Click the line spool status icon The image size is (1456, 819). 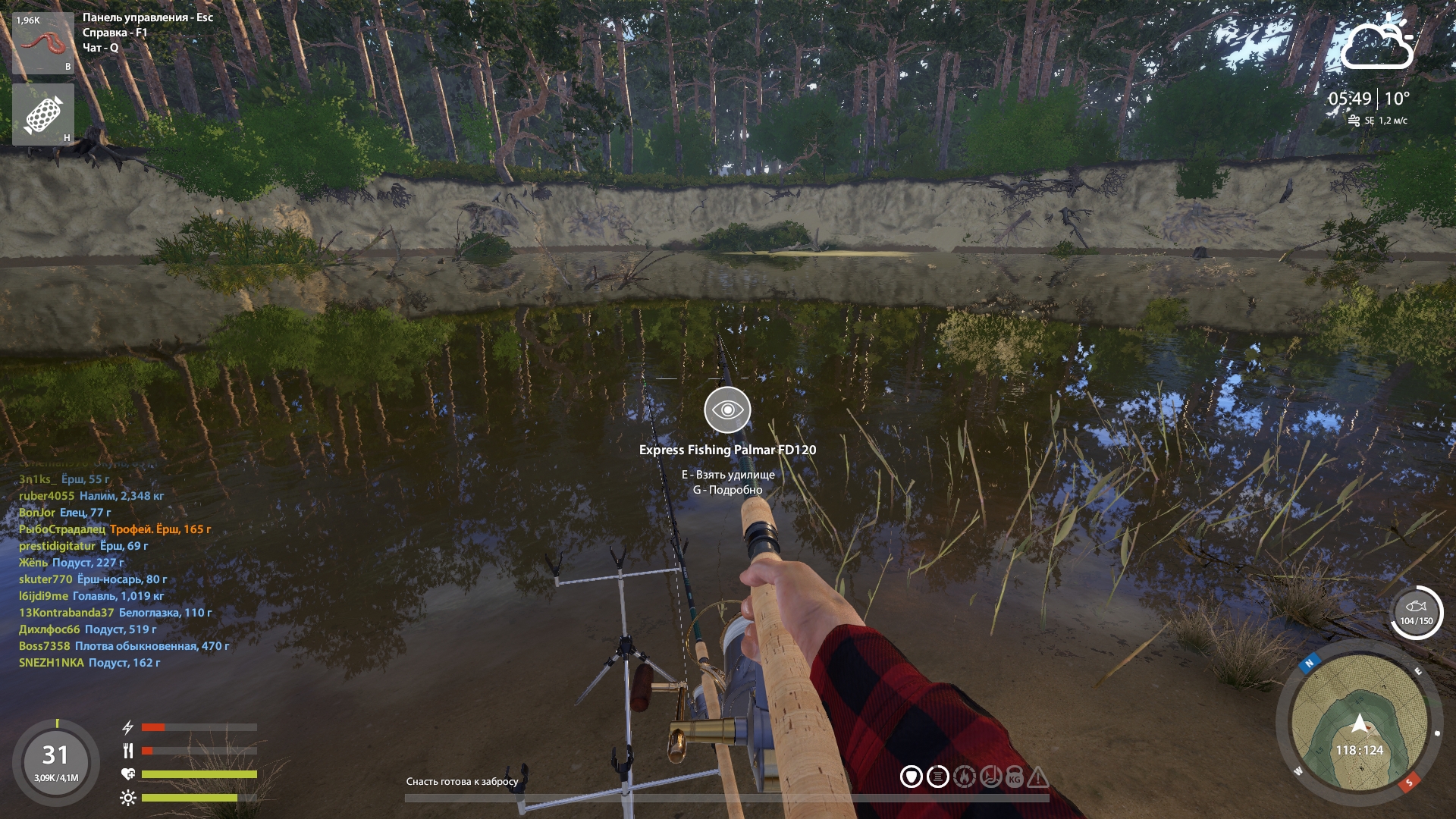coord(938,777)
